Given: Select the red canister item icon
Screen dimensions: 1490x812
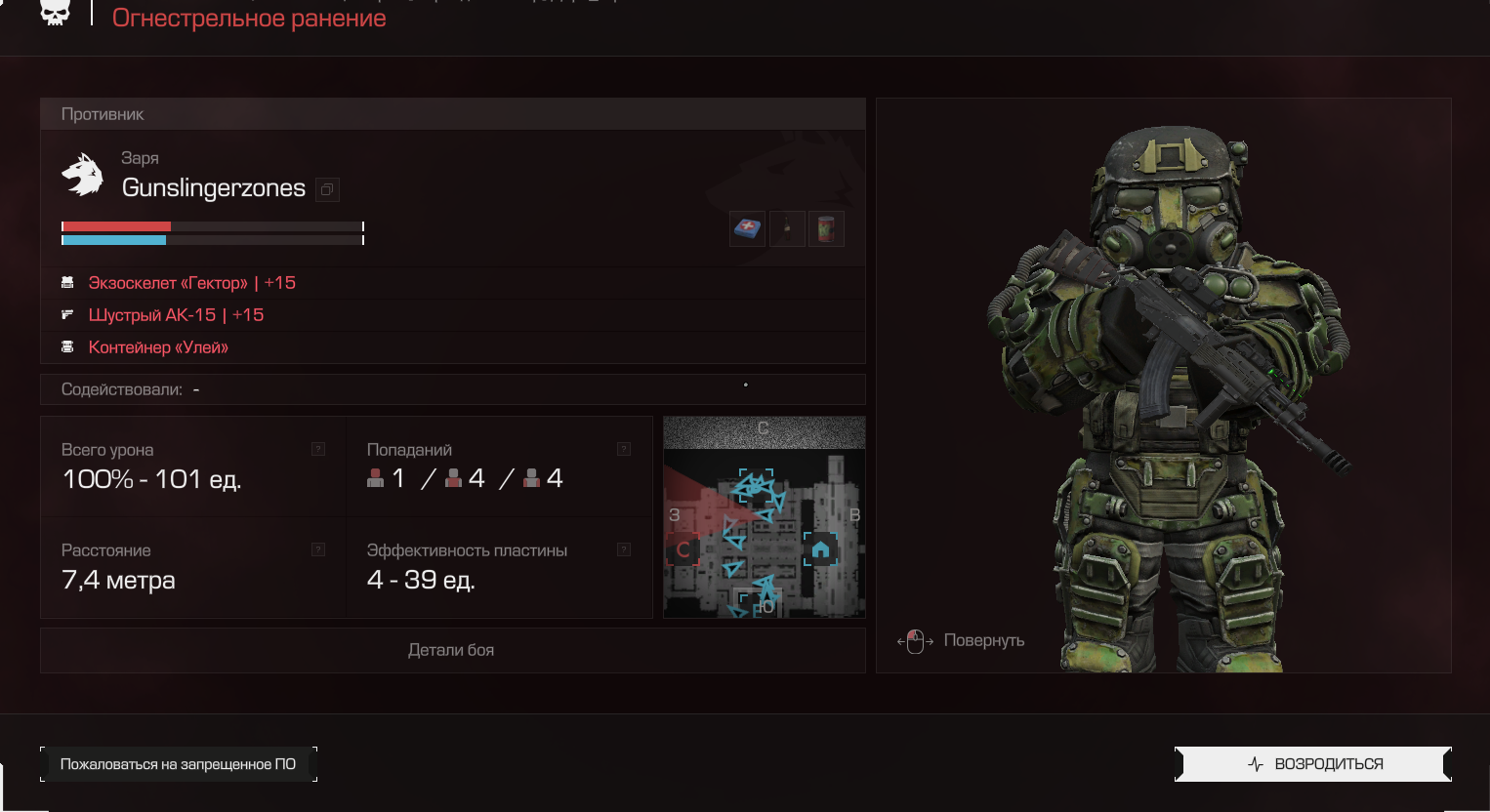Looking at the screenshot, I should click(x=826, y=229).
